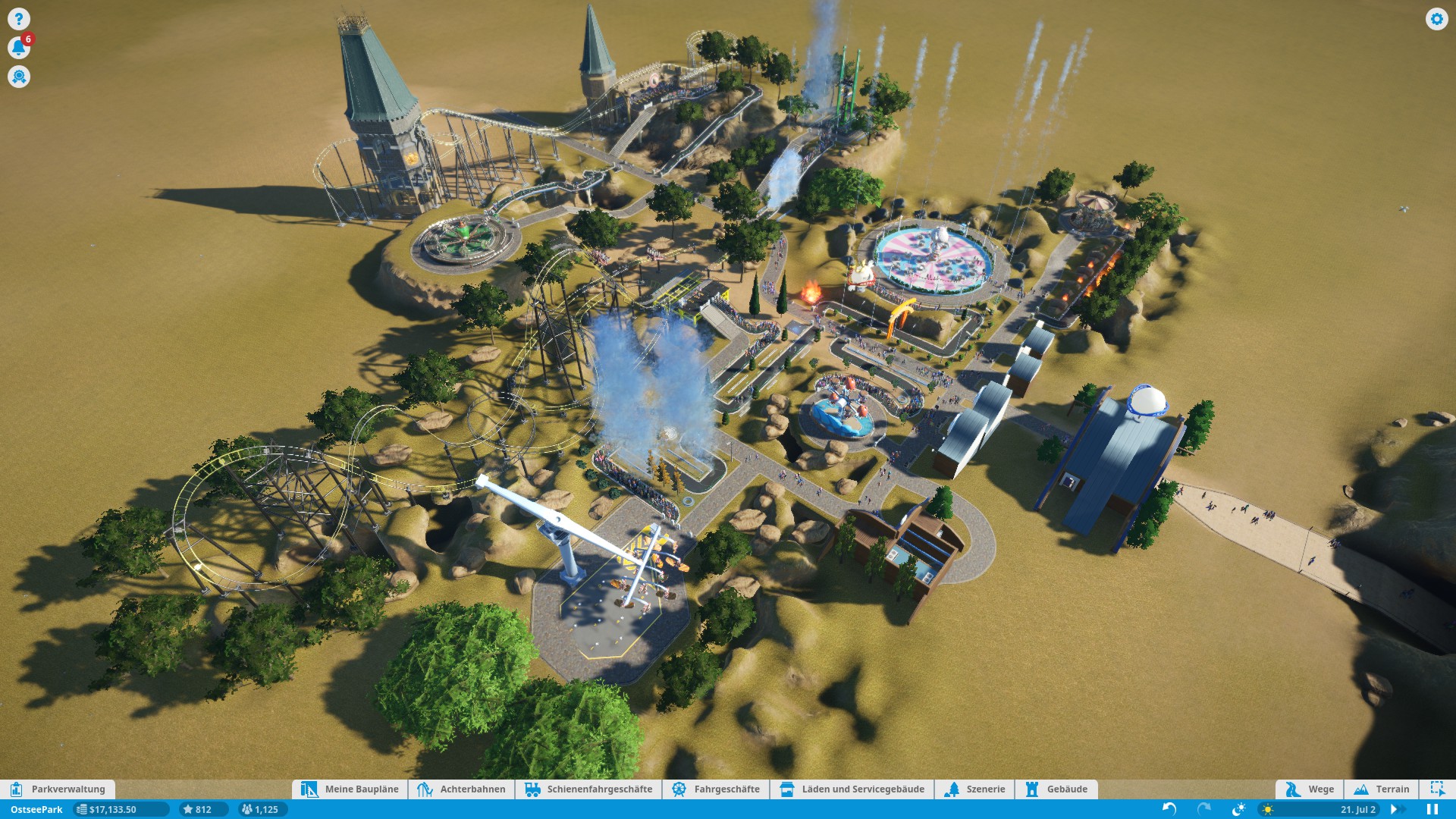Click the undo arrow
This screenshot has width=1456, height=819.
pyautogui.click(x=1169, y=809)
